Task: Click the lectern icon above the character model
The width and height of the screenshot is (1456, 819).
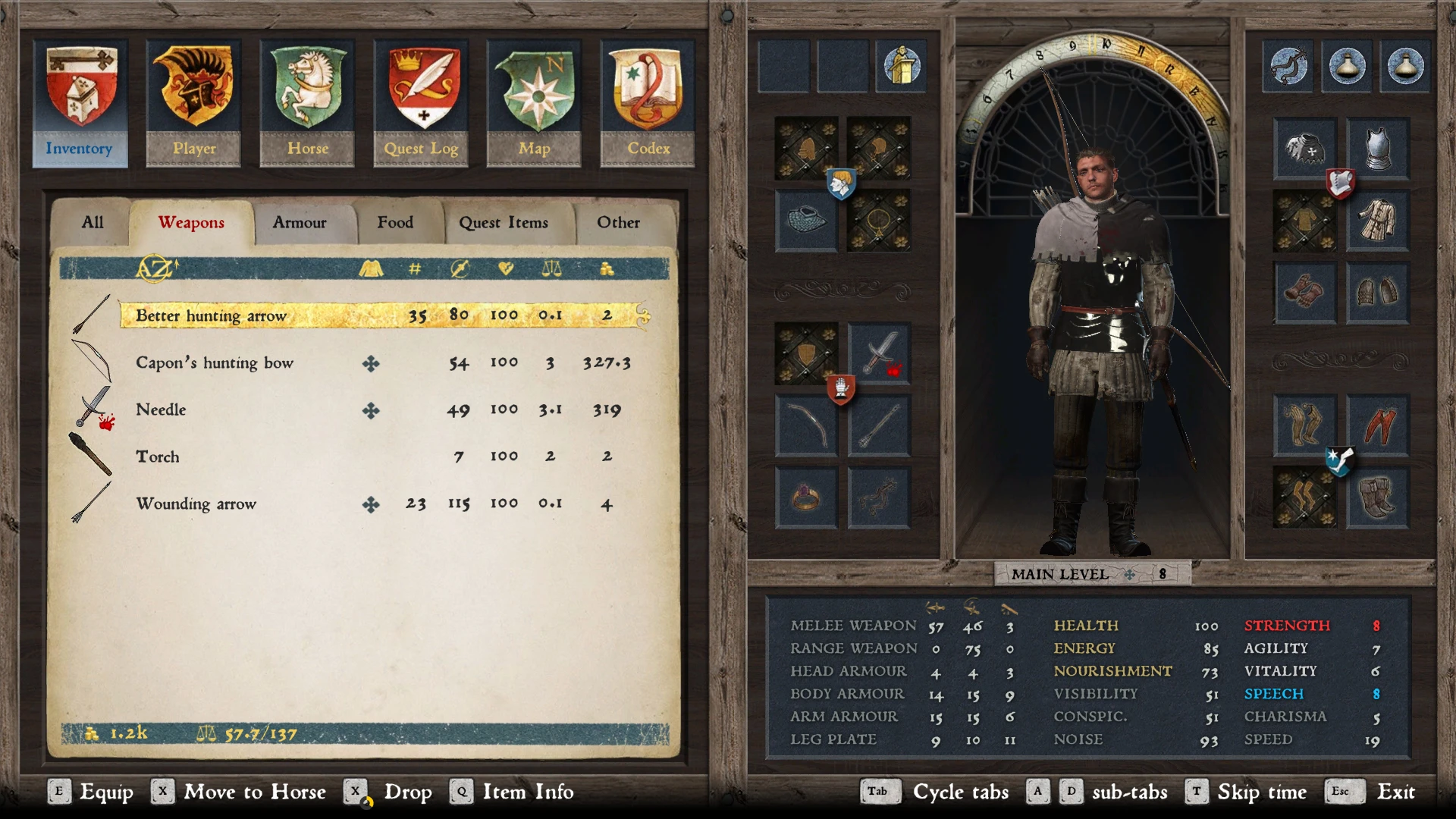Action: [901, 66]
